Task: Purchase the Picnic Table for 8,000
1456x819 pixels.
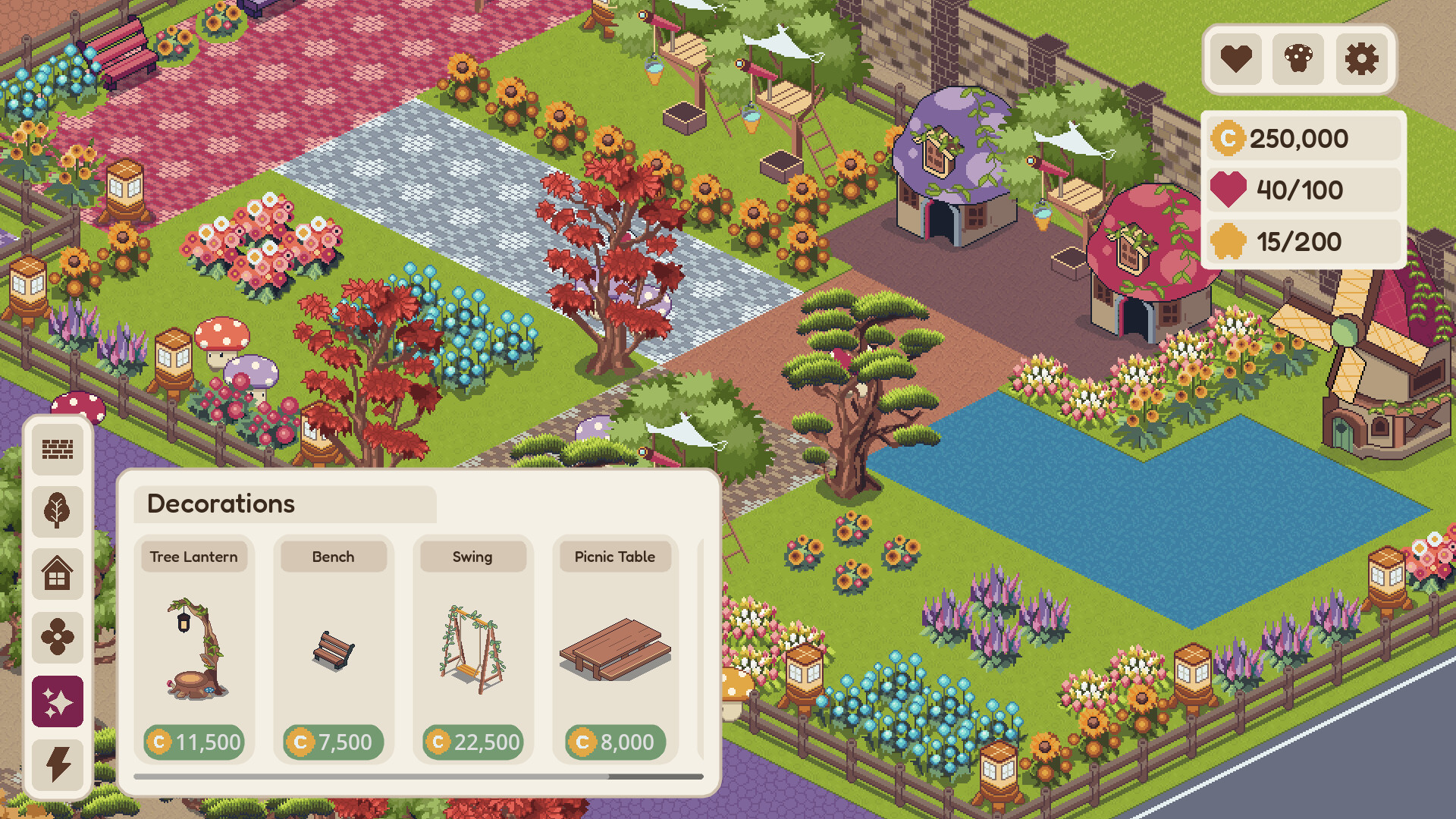Action: 614,742
